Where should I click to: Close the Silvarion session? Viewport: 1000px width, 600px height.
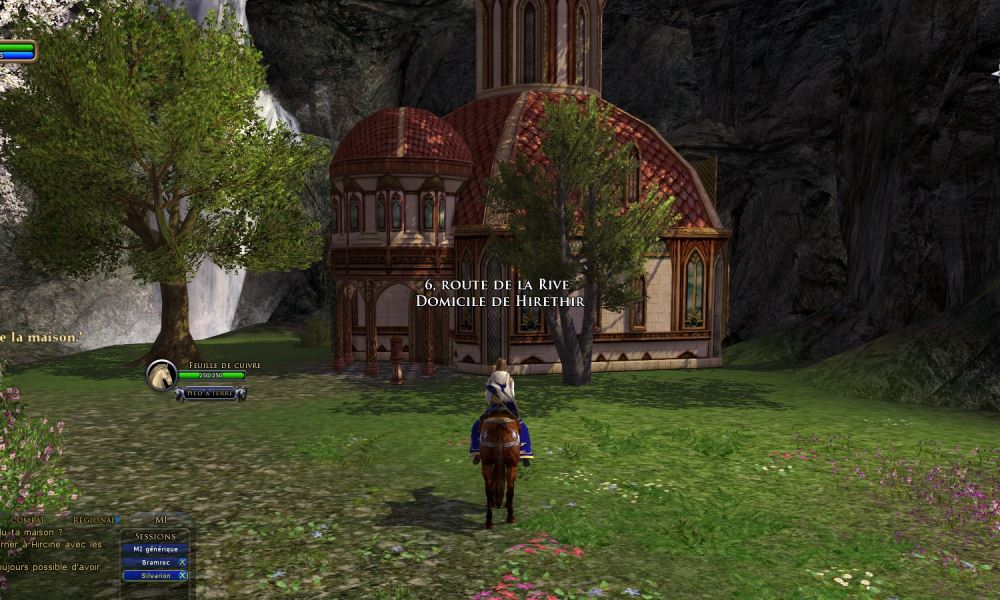(x=182, y=575)
